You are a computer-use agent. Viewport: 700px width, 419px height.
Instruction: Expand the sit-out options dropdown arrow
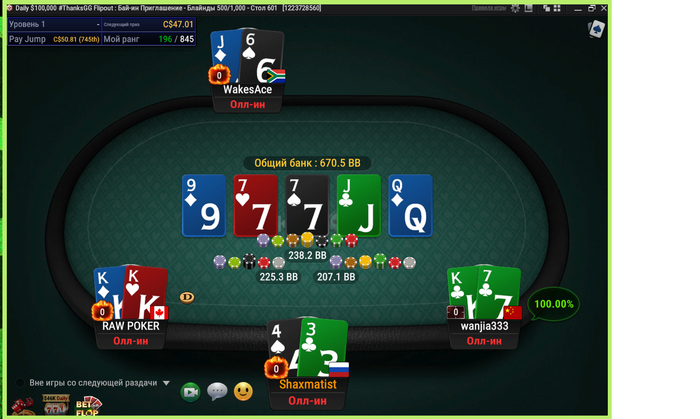point(167,383)
